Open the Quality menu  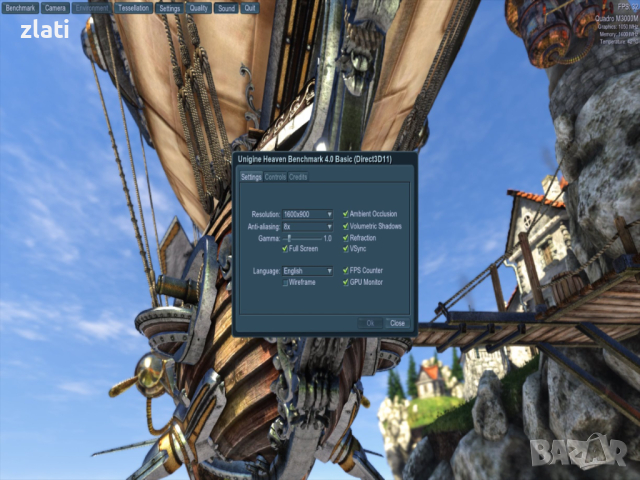(x=199, y=7)
